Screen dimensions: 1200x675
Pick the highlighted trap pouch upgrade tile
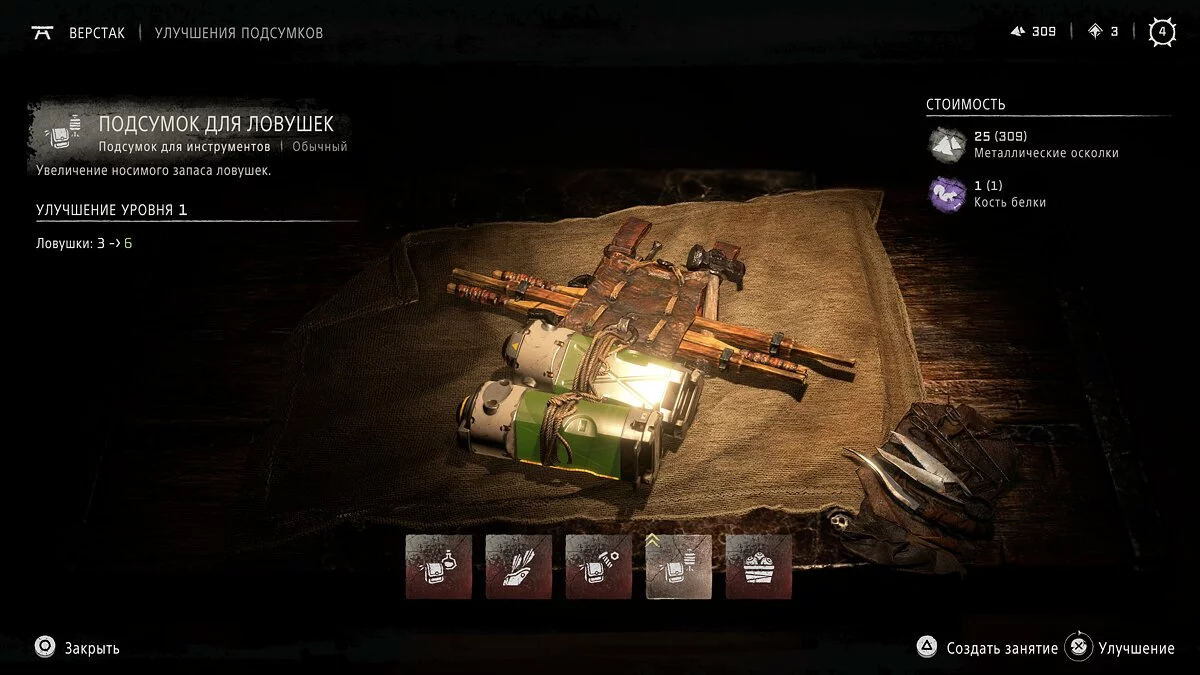click(678, 567)
